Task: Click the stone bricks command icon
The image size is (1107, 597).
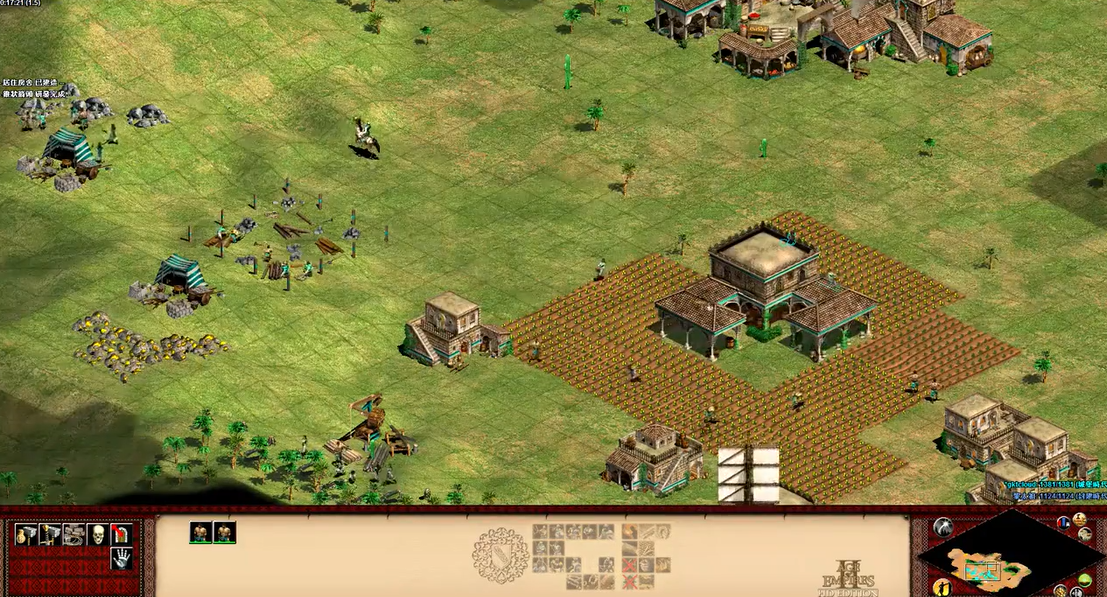Action: [73, 535]
